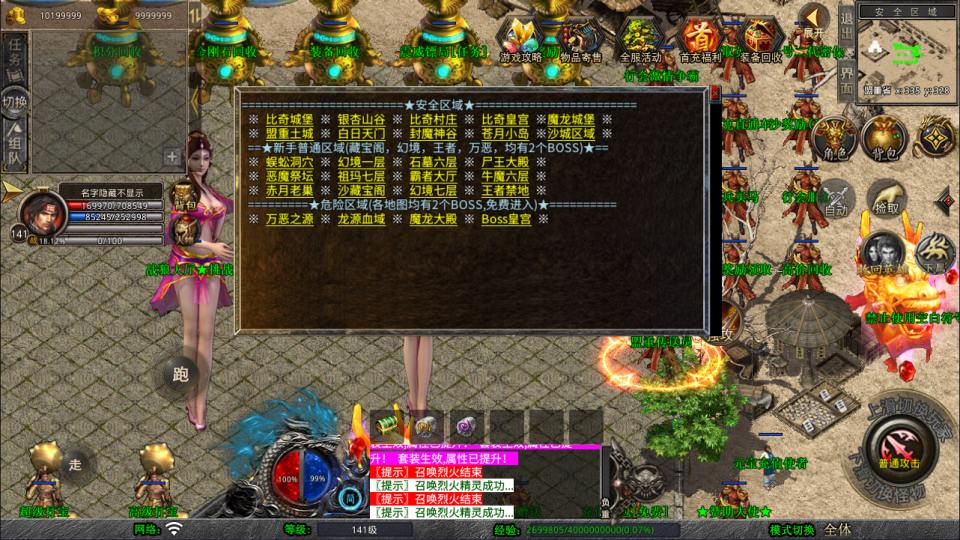Show the 全服活动 server events

point(642,41)
